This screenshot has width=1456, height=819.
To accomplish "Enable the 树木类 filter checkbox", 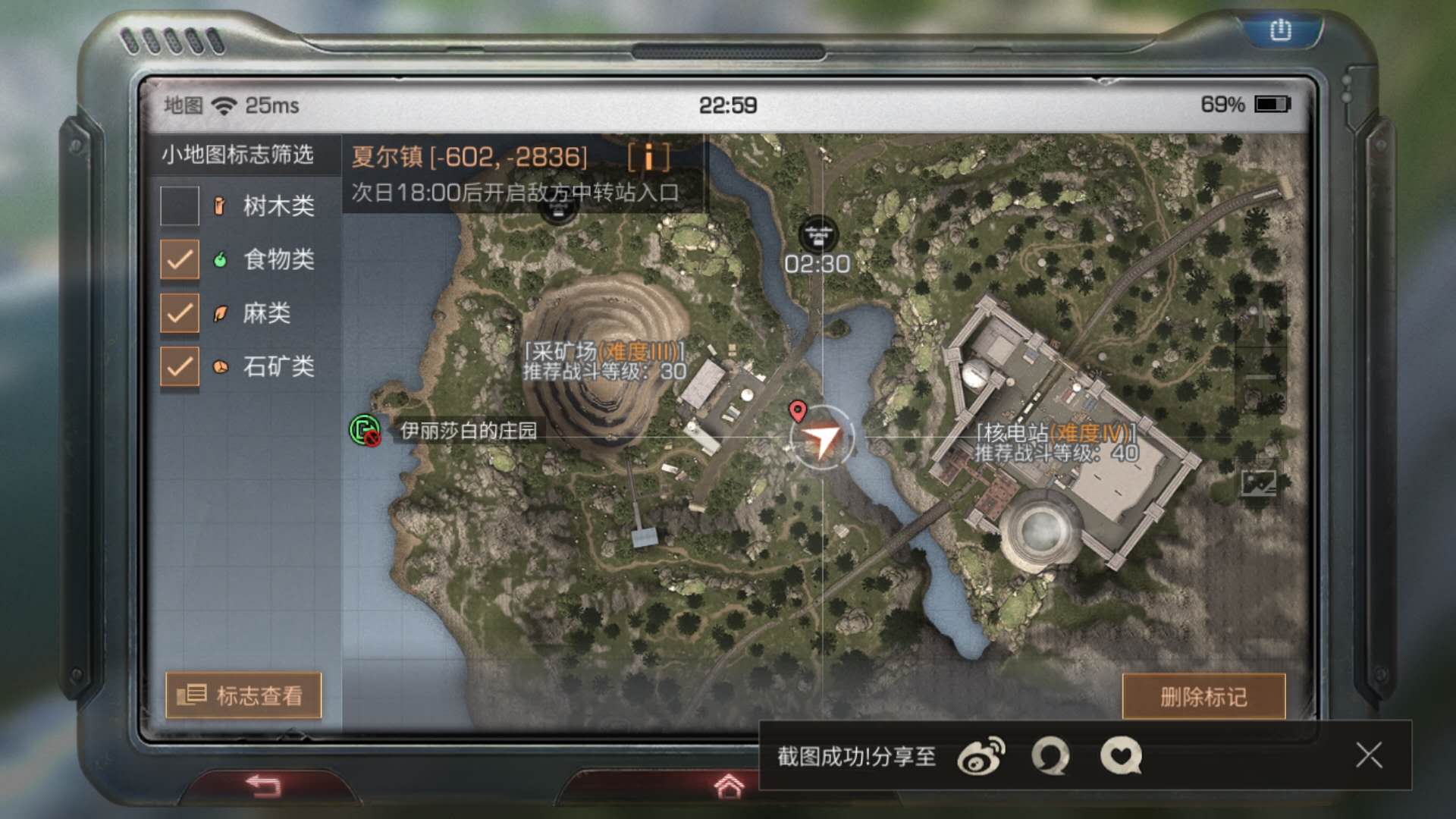I will click(180, 206).
